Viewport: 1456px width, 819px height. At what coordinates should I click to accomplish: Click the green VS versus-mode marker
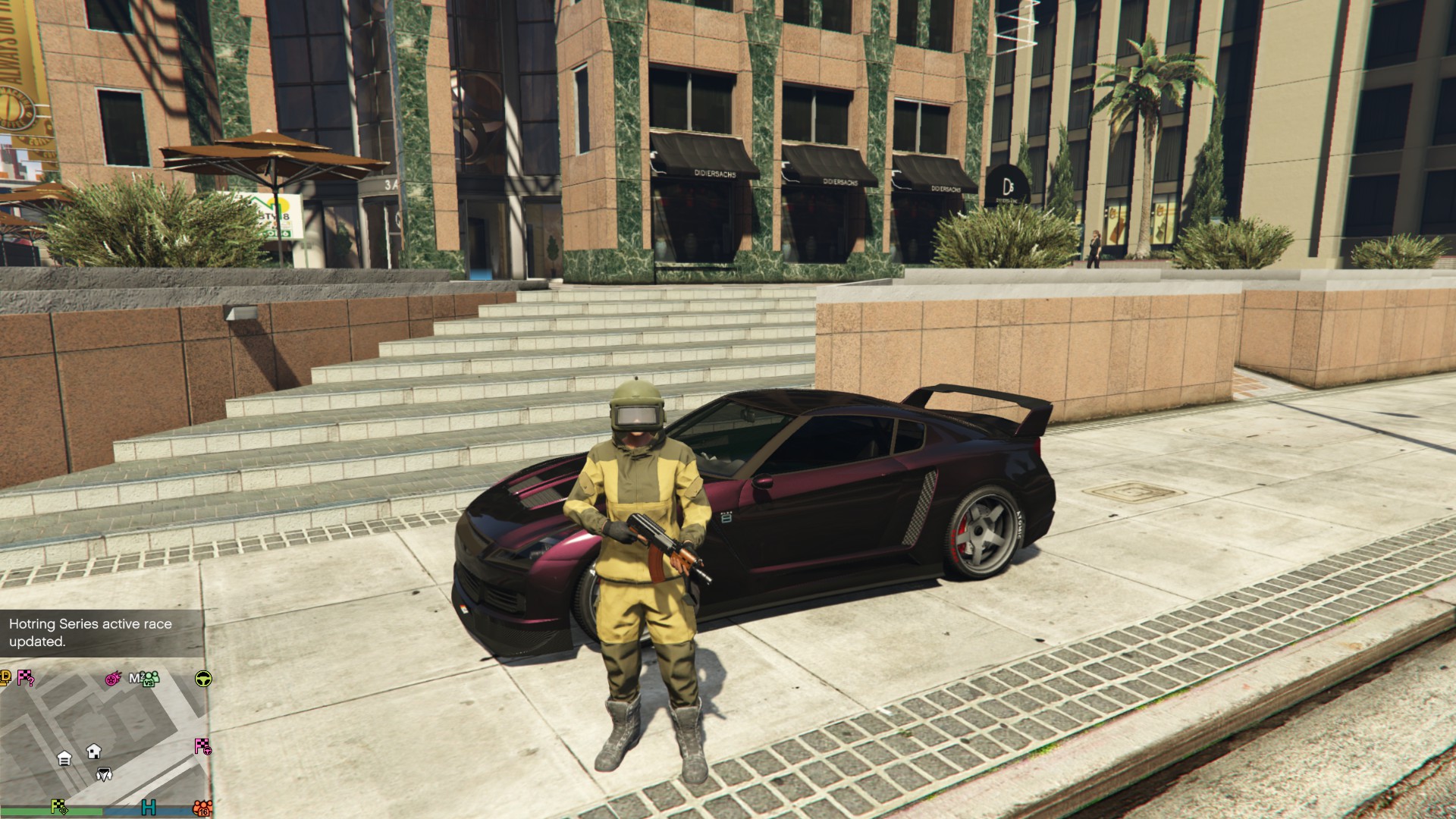[x=150, y=678]
